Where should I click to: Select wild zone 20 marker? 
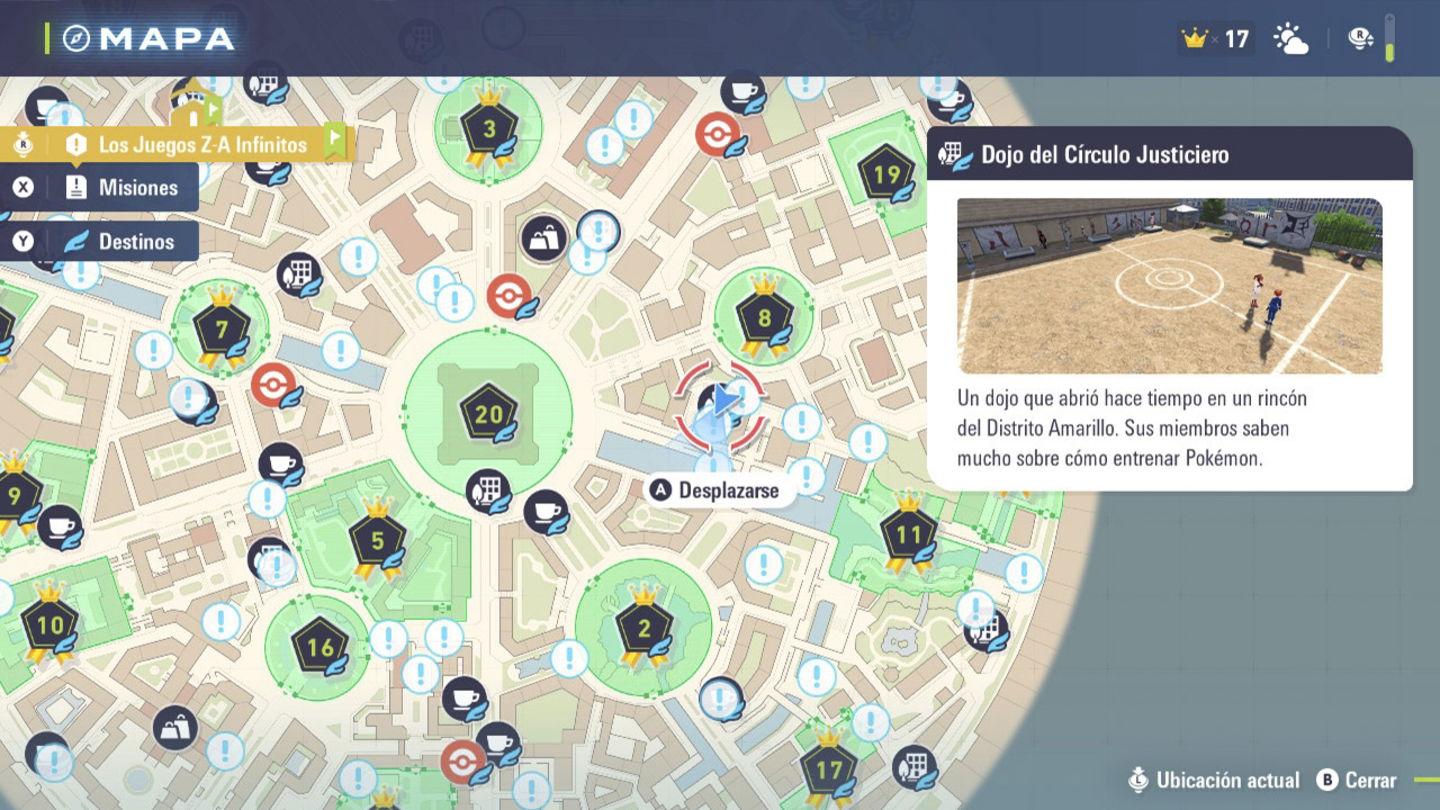click(x=488, y=414)
